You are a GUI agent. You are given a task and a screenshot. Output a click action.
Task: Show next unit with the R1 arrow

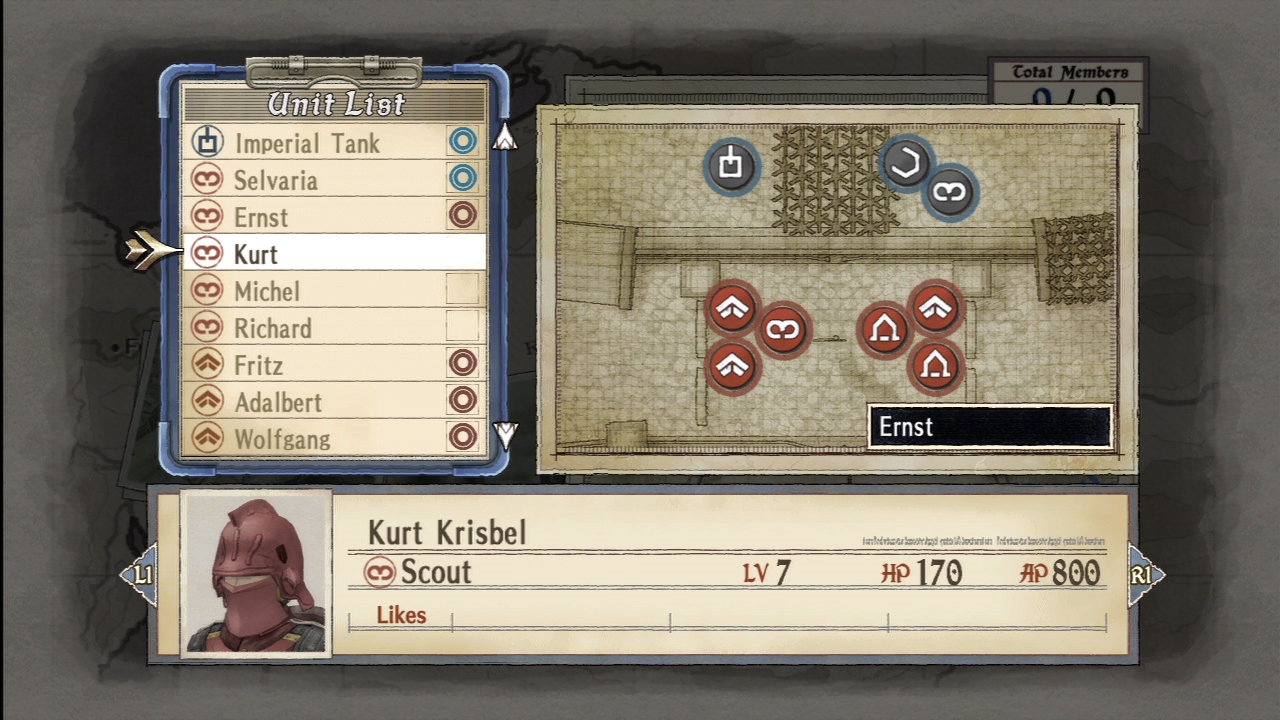[1144, 575]
